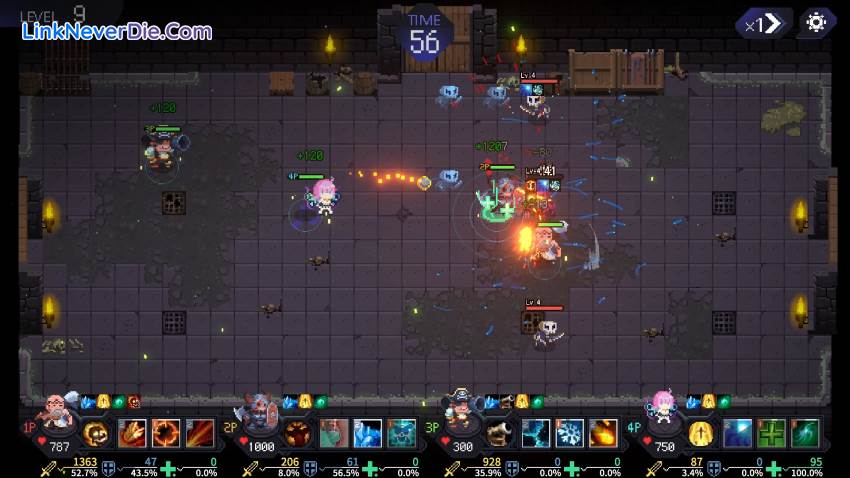Activate 4P's golden holy ultimate skill
This screenshot has width=850, height=478.
(x=701, y=433)
